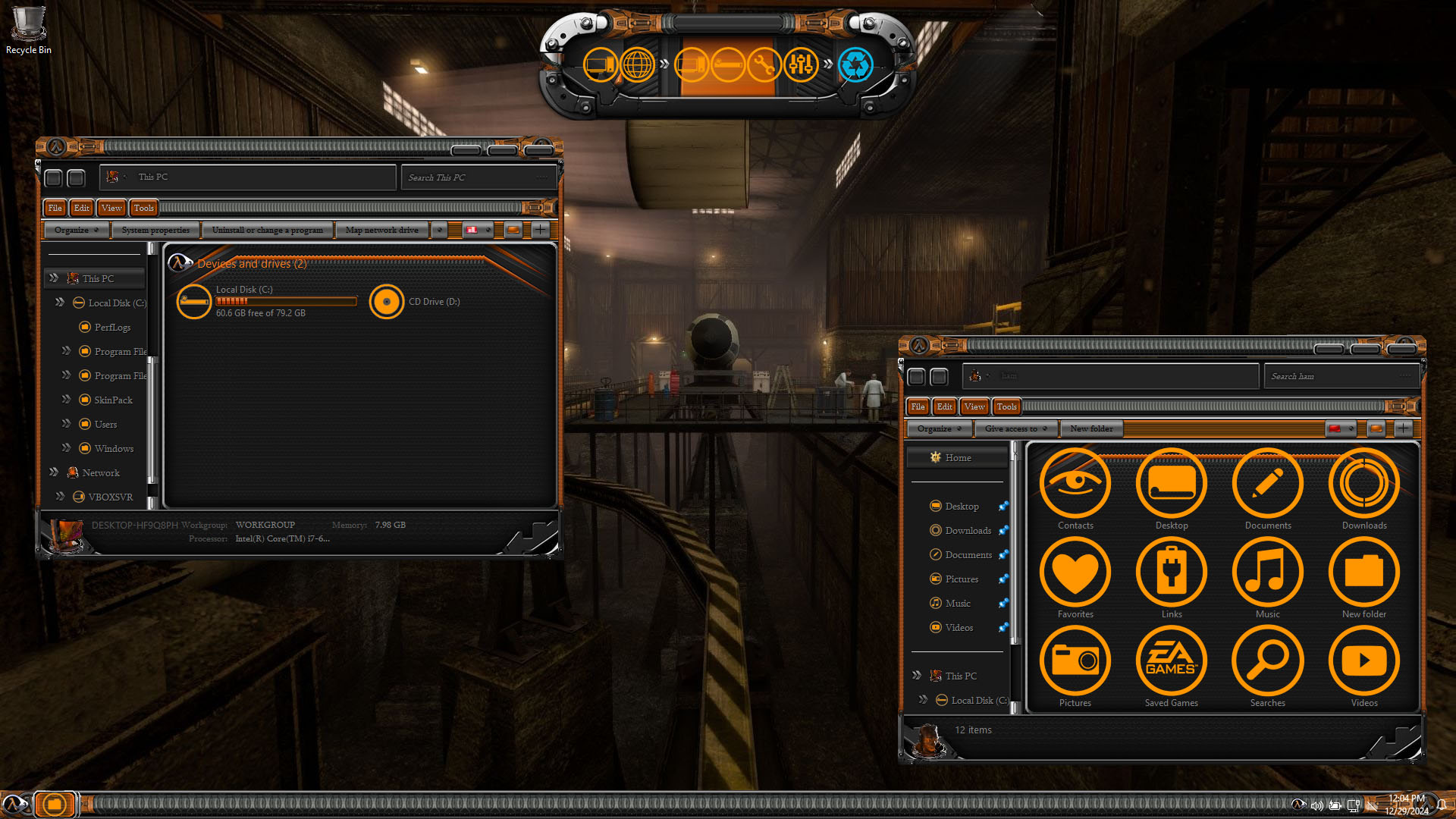The width and height of the screenshot is (1456, 819).
Task: Click the wrench icon in the top dock
Action: tap(764, 64)
